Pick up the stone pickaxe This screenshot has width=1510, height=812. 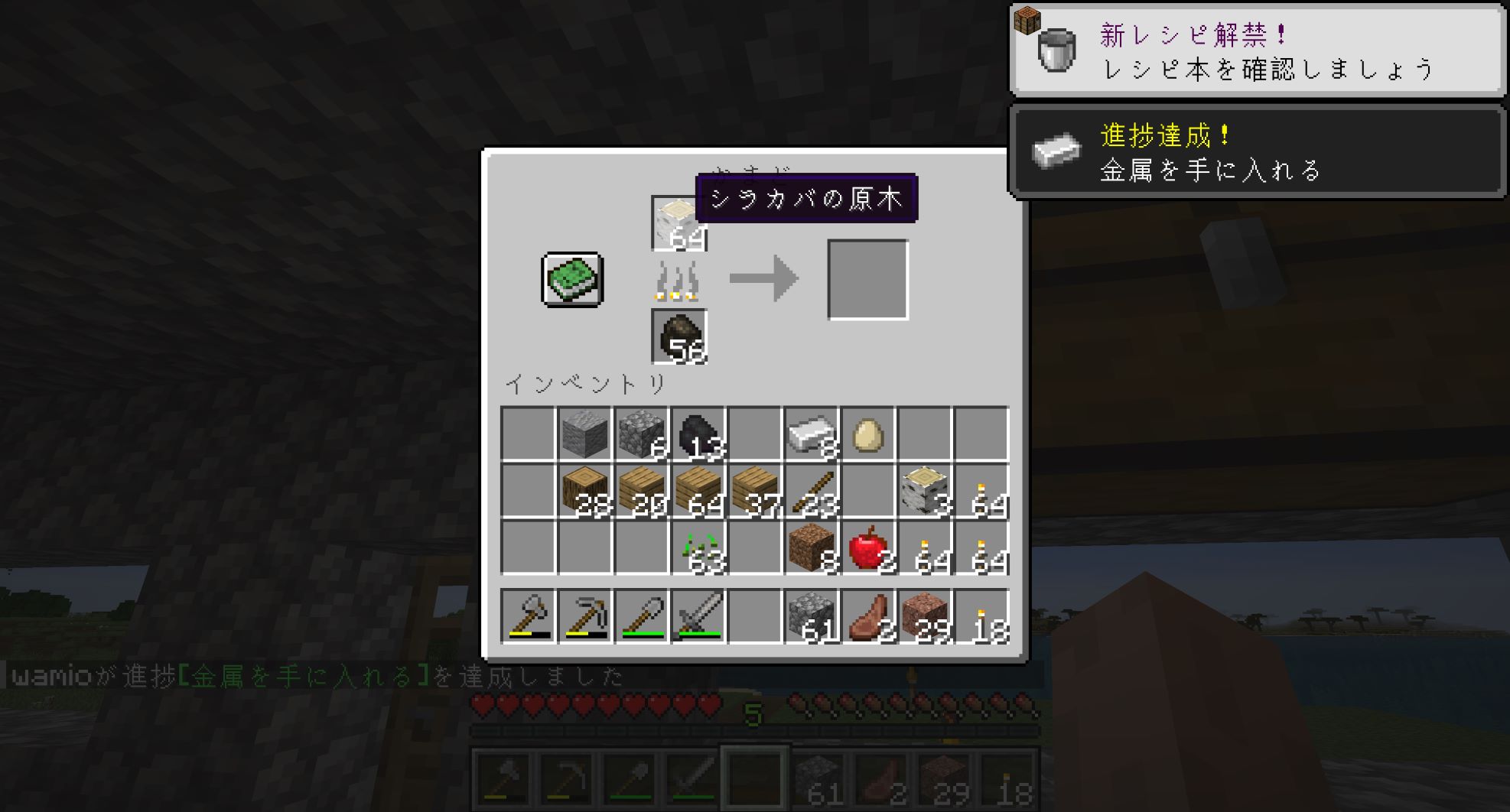pyautogui.click(x=584, y=615)
